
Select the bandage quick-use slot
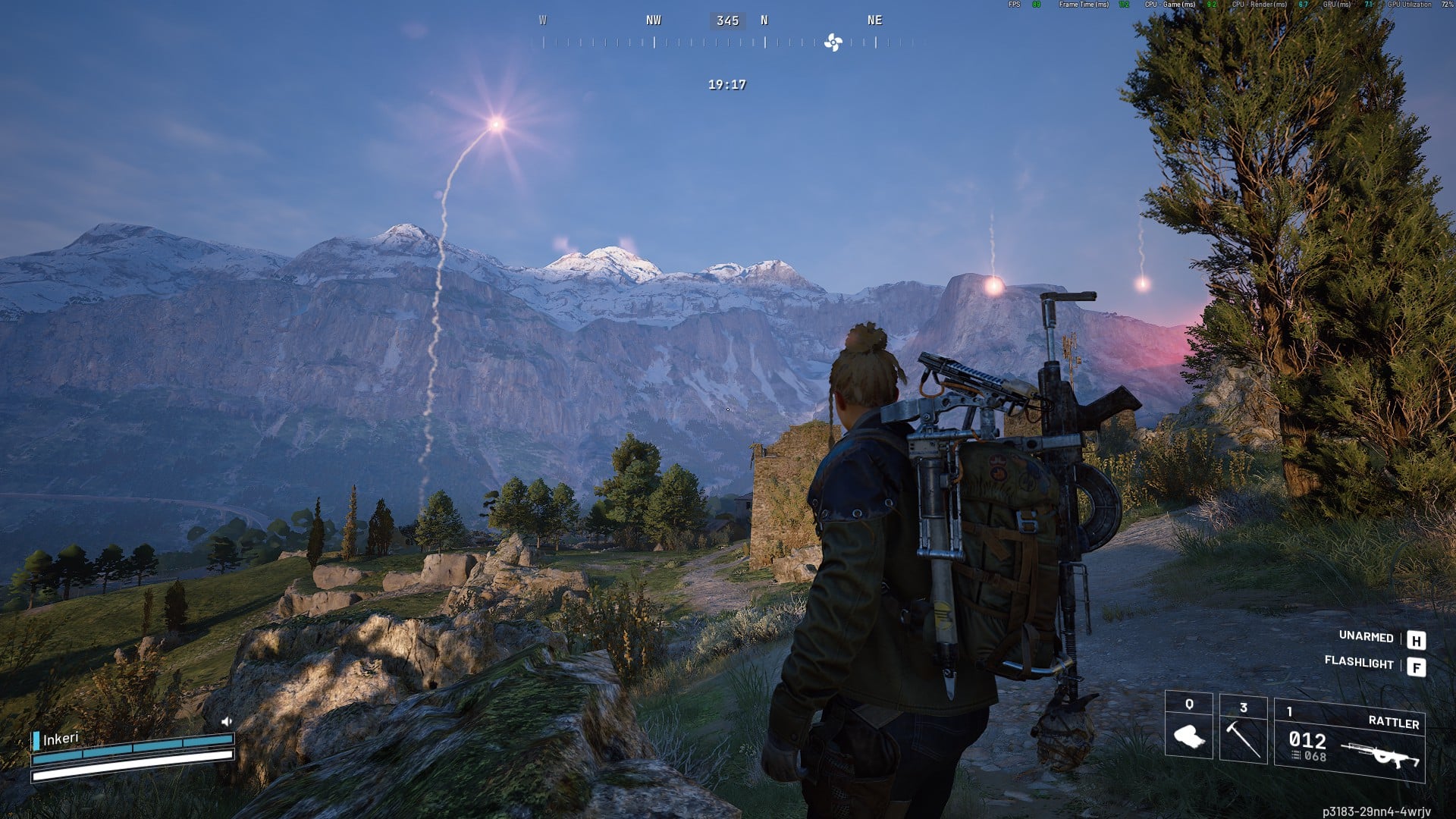[x=1188, y=726]
